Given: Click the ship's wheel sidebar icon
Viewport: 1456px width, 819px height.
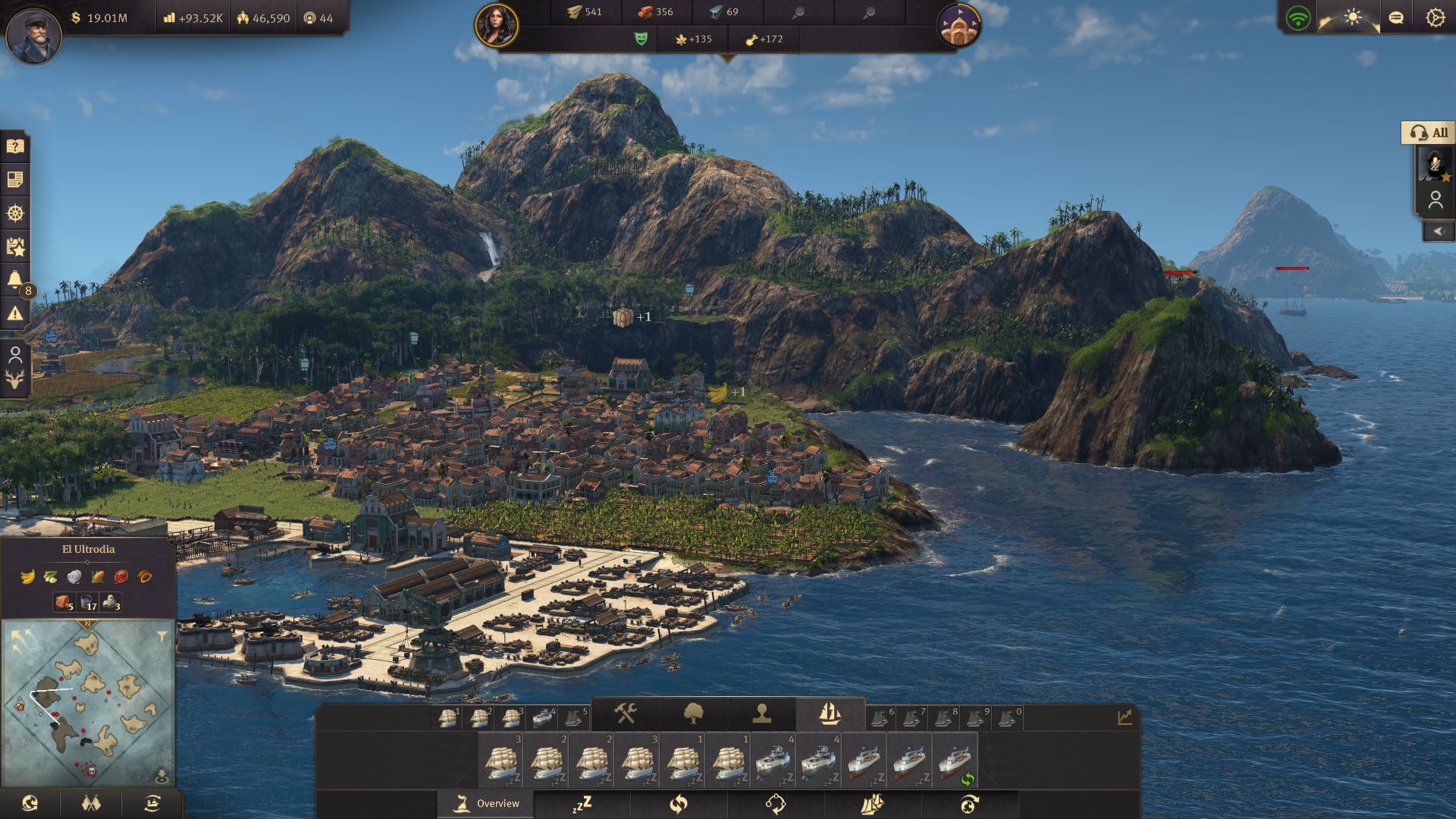Looking at the screenshot, I should (15, 215).
